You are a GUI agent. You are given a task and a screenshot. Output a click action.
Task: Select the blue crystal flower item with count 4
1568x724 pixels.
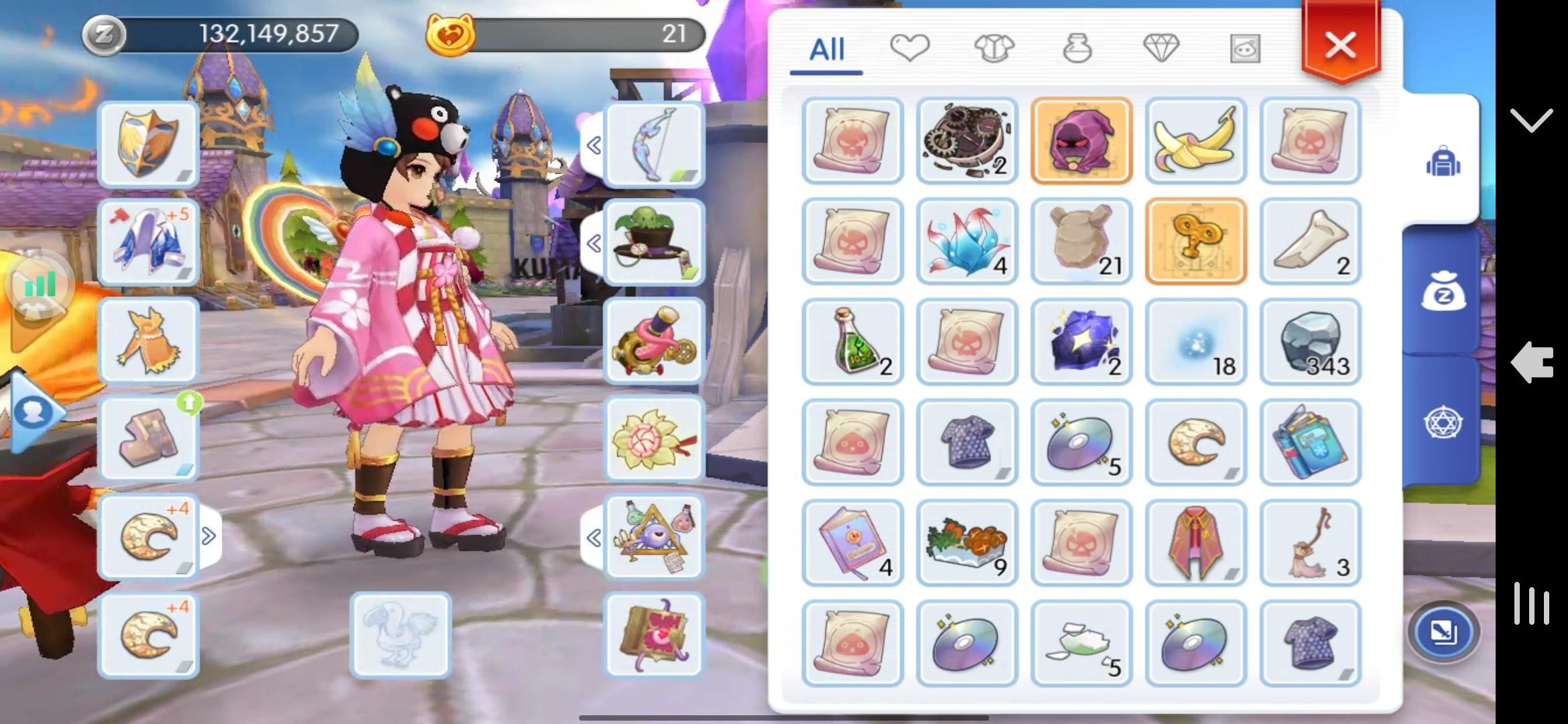click(967, 241)
